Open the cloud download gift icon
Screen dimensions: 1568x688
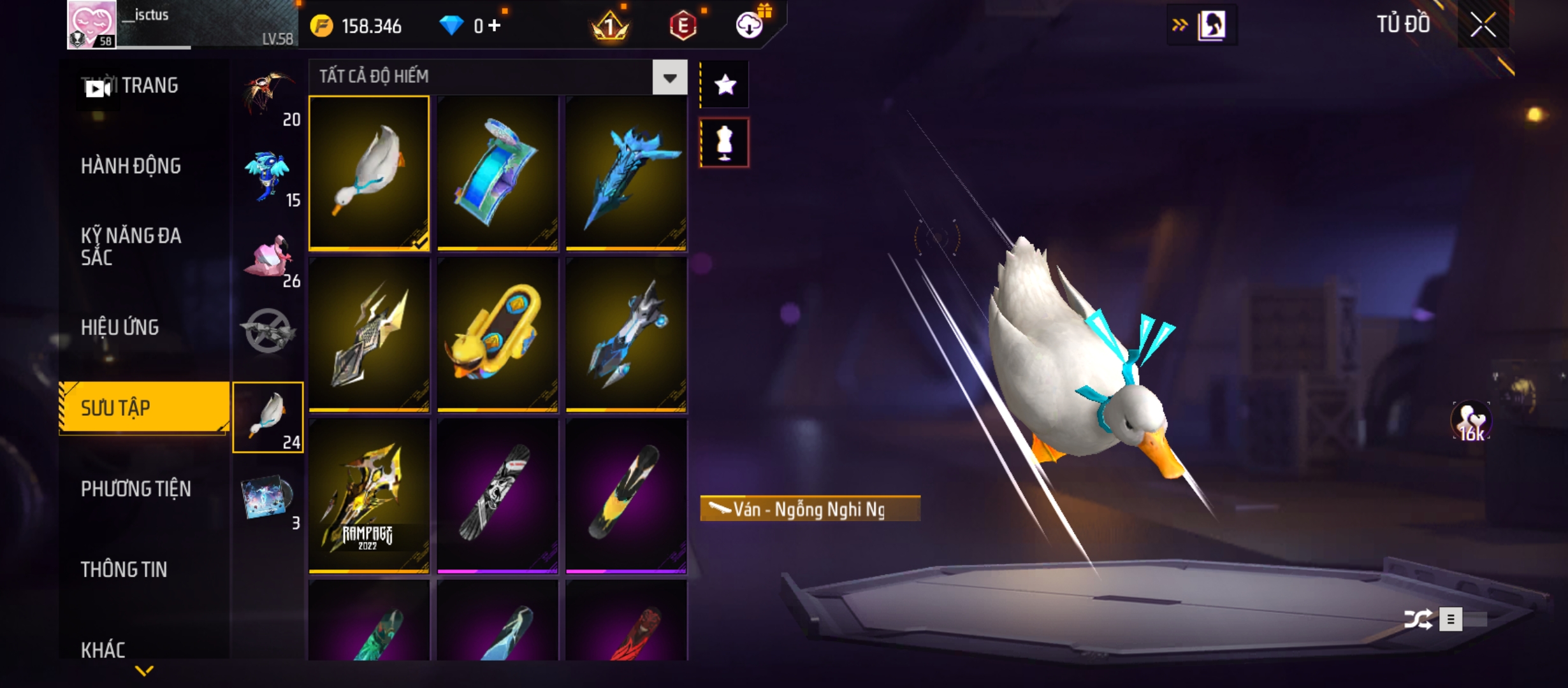(x=750, y=25)
